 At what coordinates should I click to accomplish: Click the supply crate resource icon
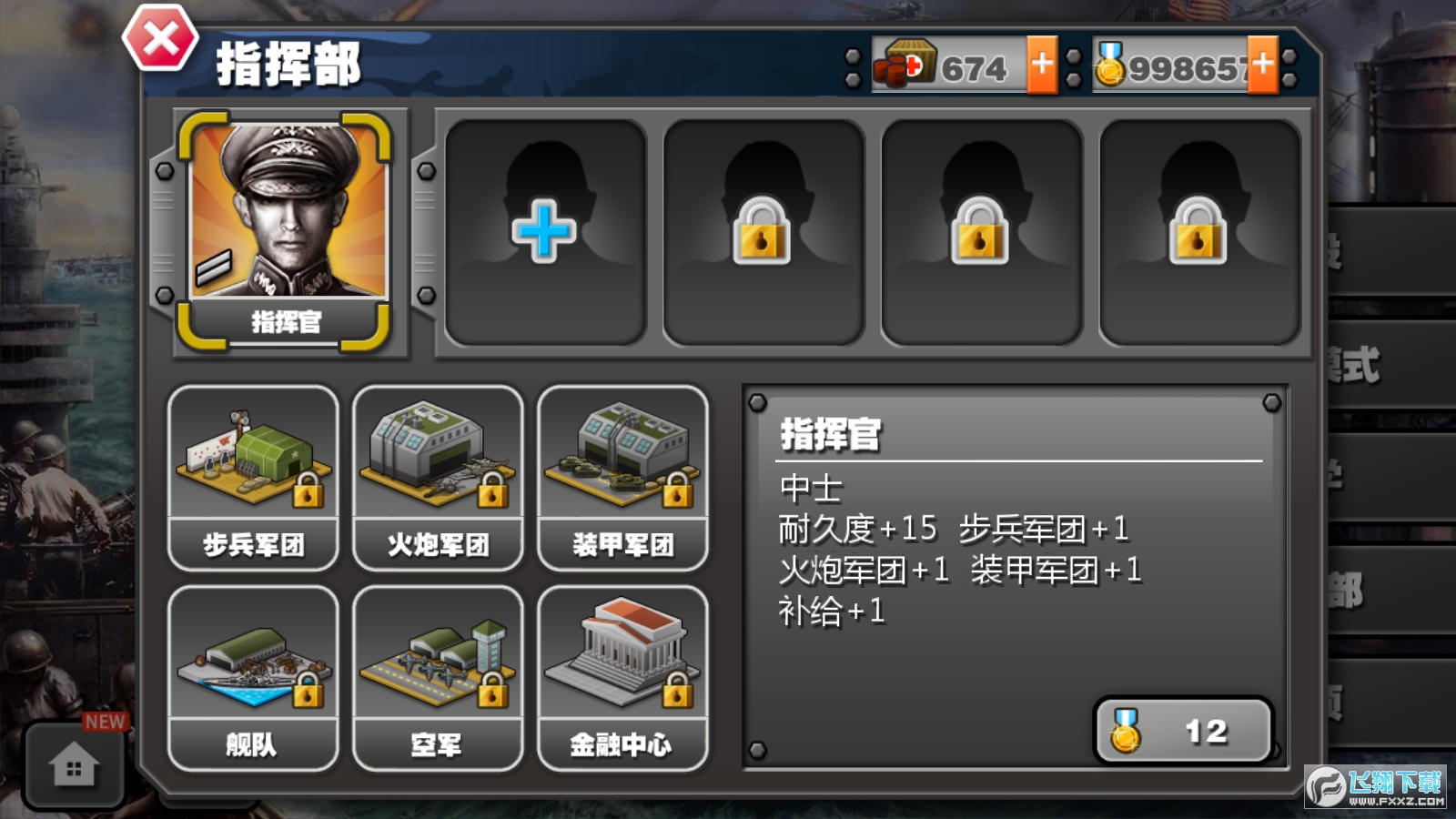pos(905,63)
